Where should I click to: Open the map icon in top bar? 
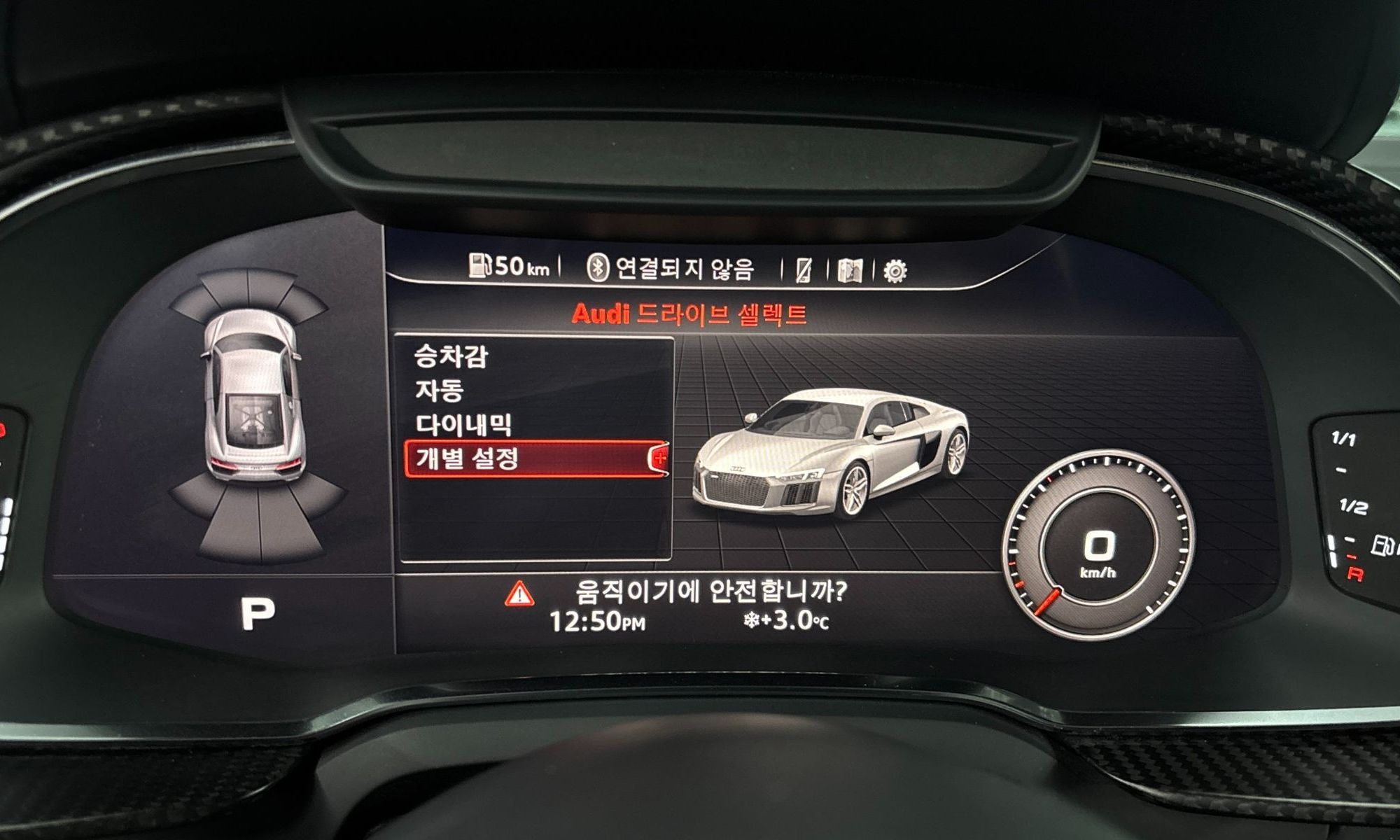pos(850,270)
